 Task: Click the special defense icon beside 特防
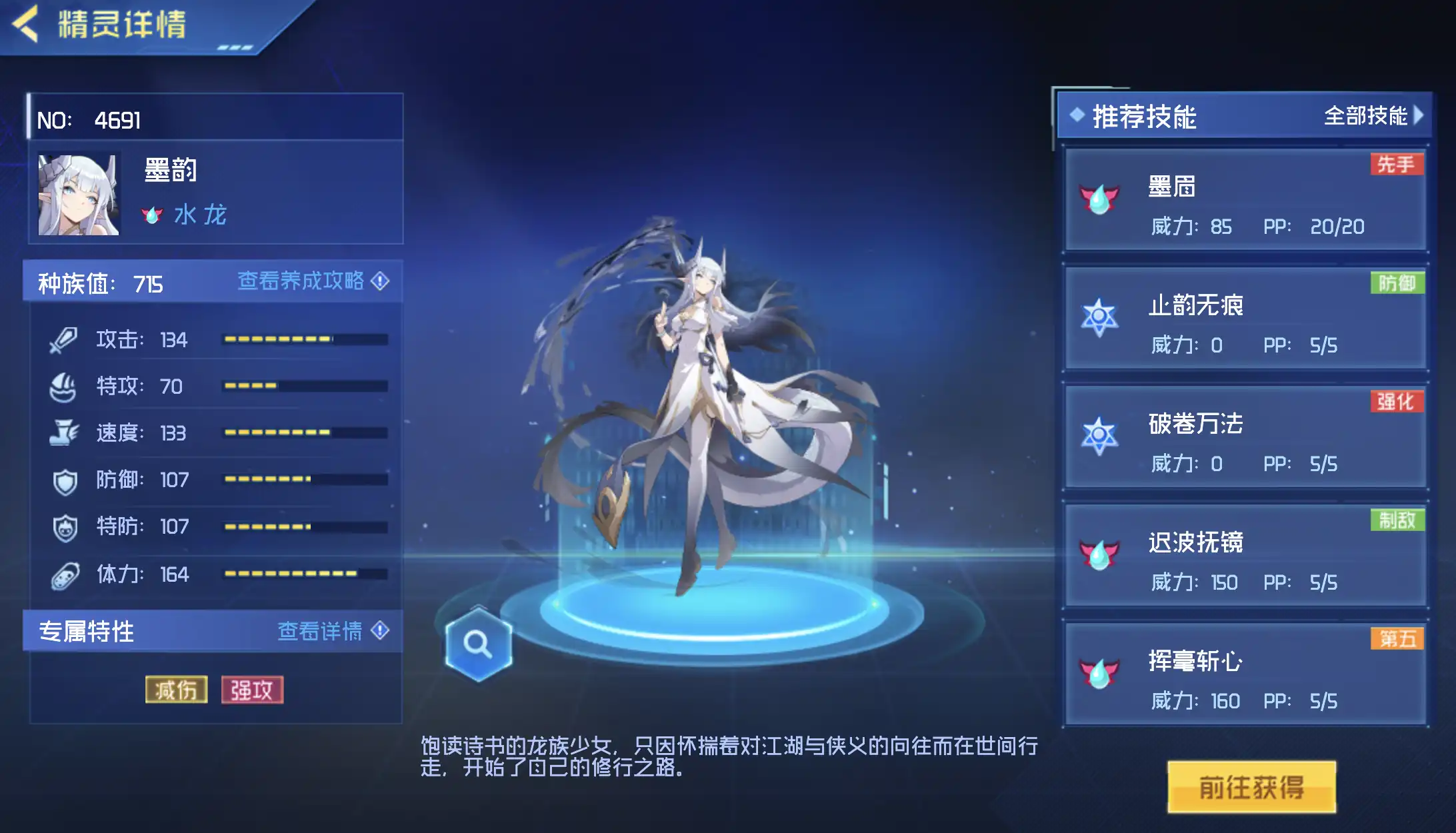pyautogui.click(x=63, y=526)
